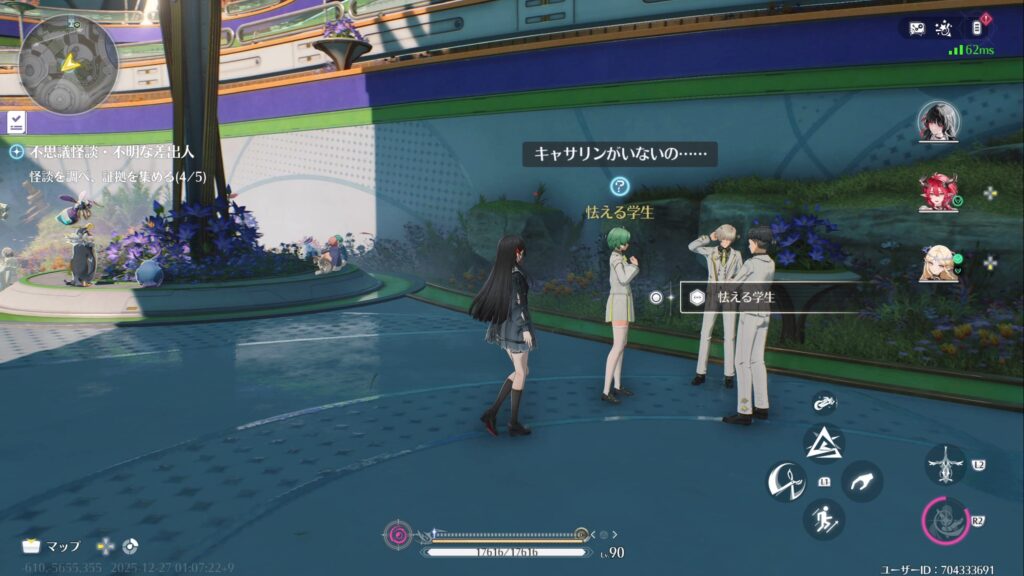Switch to the red-haired horned party character

tap(938, 192)
